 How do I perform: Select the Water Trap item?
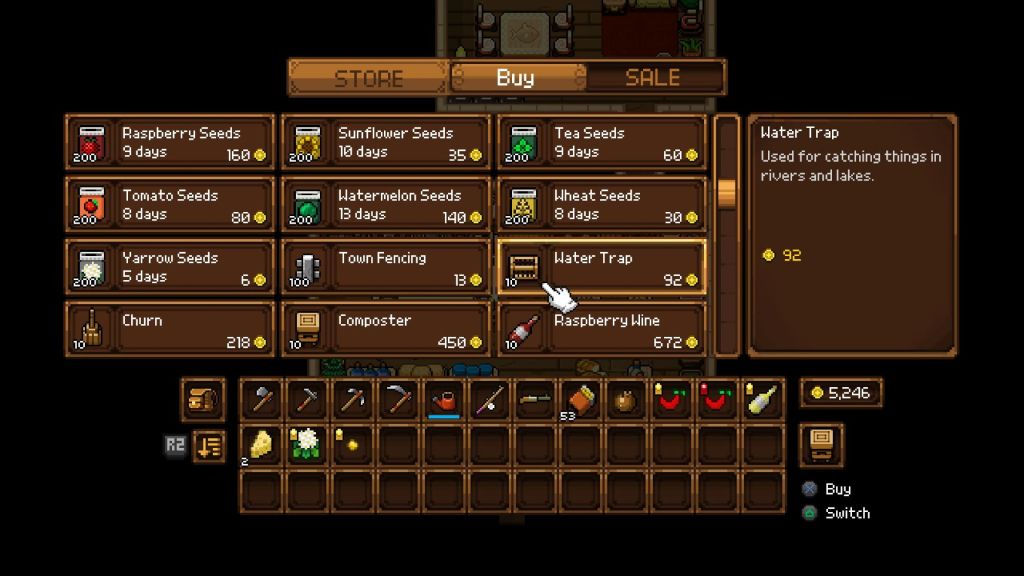click(x=602, y=267)
